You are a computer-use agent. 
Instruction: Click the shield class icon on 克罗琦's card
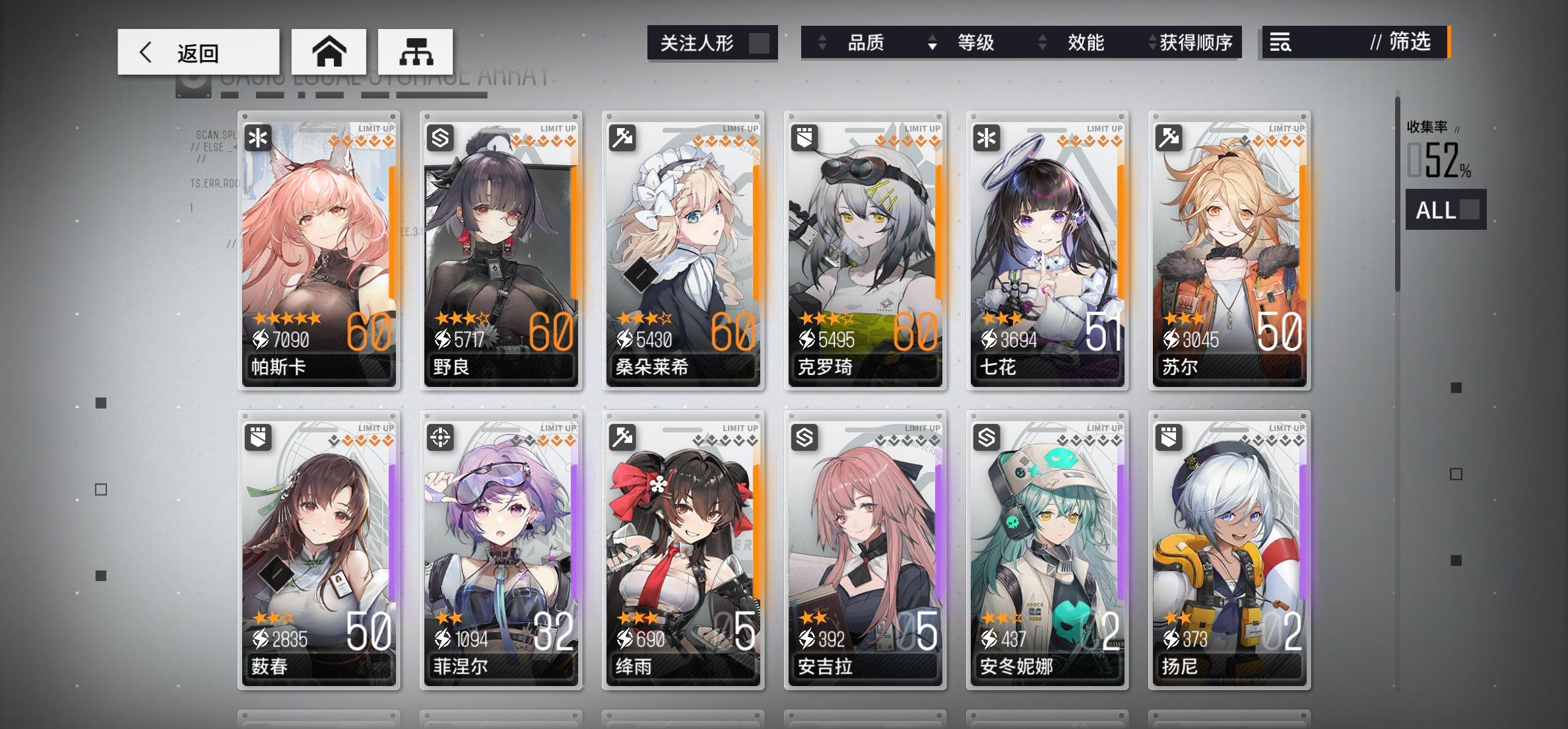tap(804, 138)
